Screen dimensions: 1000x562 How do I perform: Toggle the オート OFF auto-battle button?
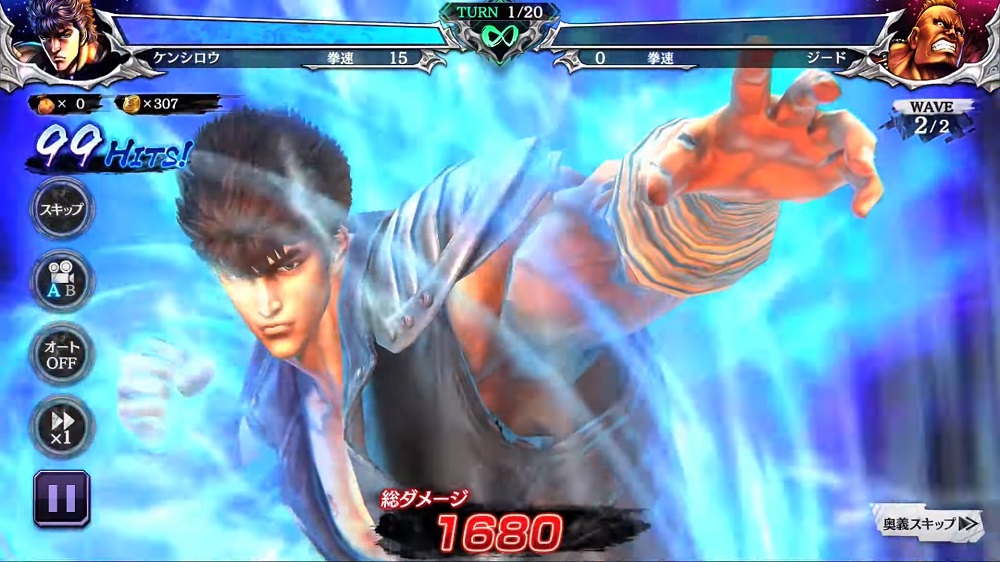coord(62,353)
